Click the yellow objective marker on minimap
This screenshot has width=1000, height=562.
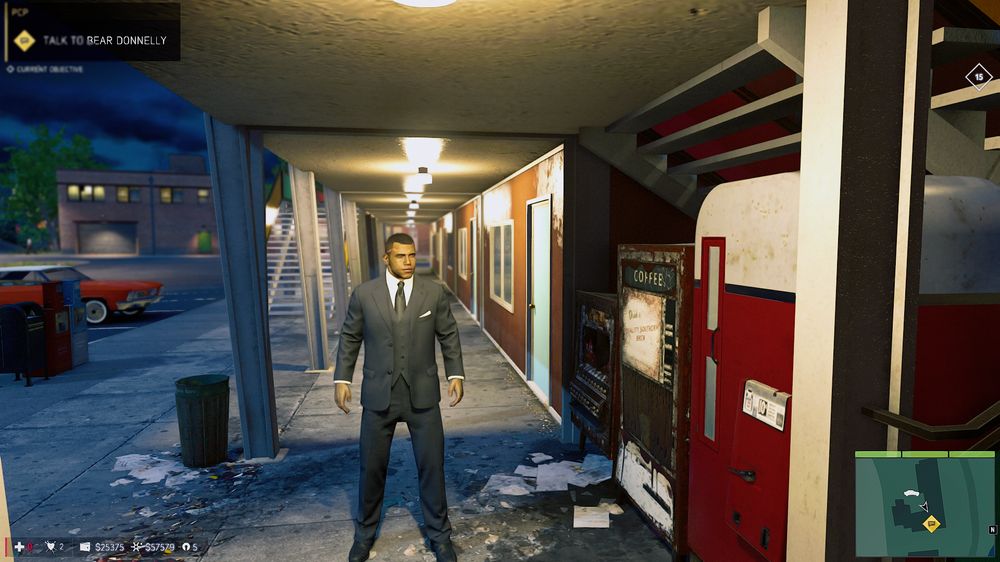pyautogui.click(x=931, y=524)
